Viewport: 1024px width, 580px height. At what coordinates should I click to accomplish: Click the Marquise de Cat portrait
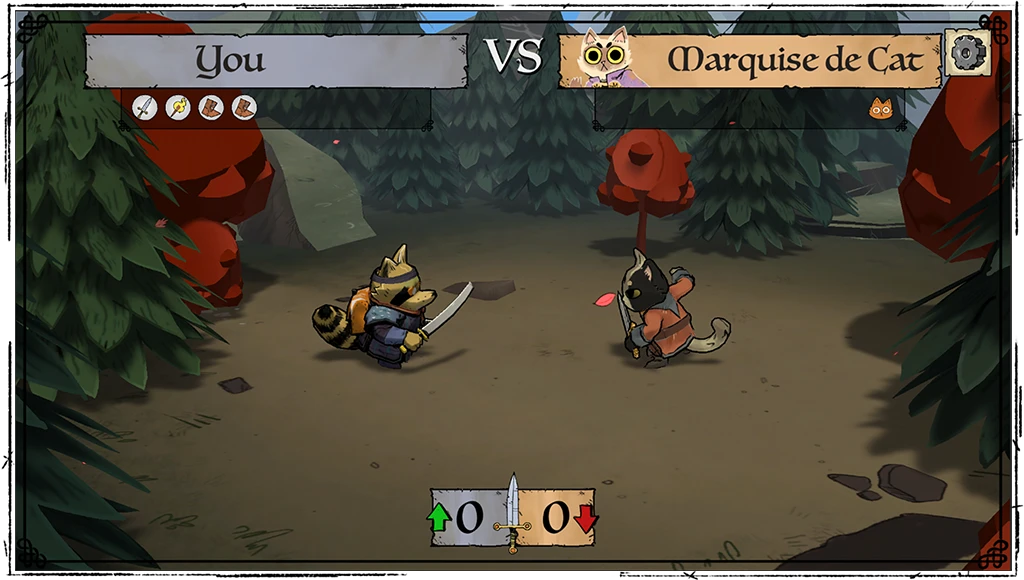pos(606,56)
